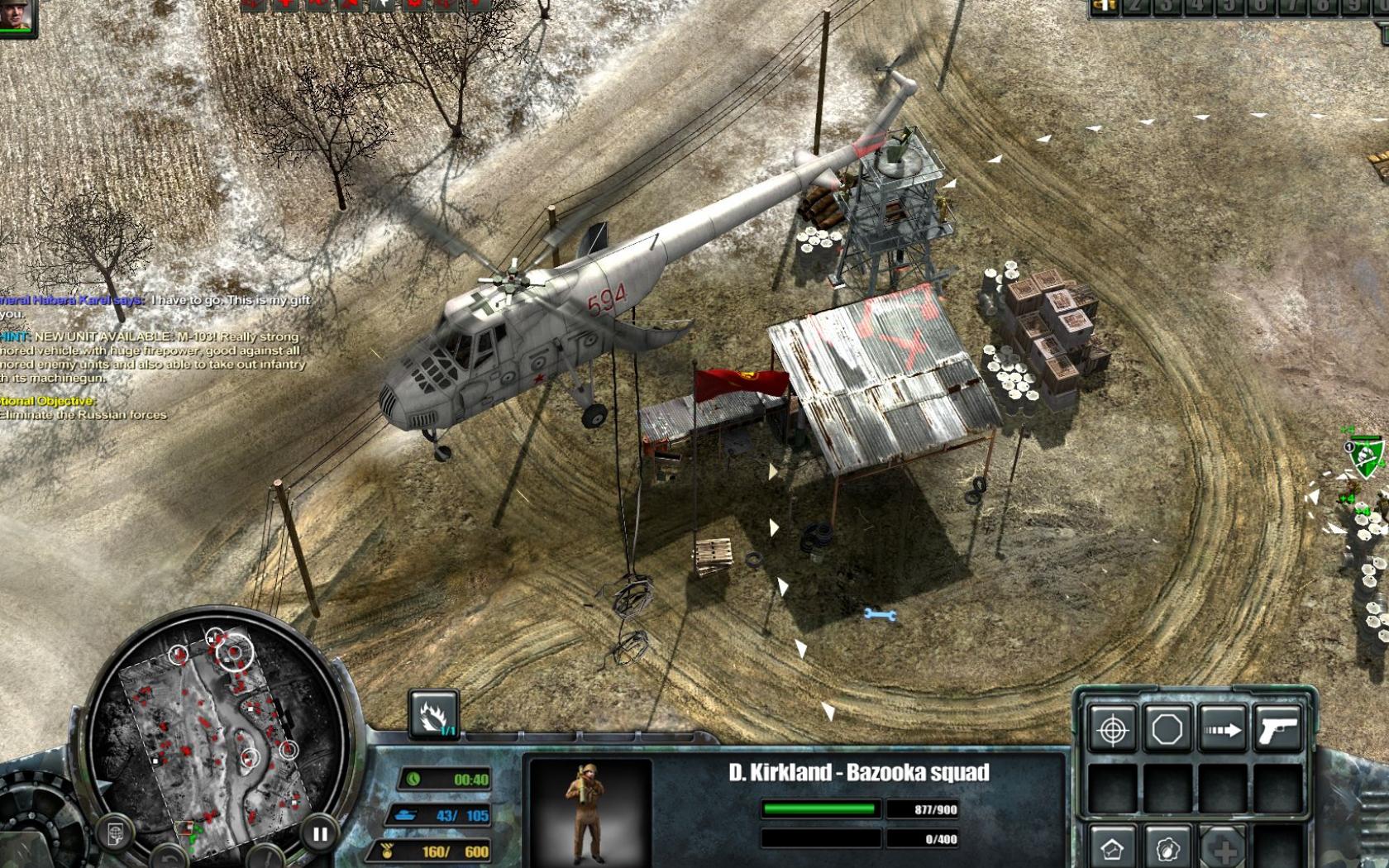
Task: Open the pistol weapon command icon
Action: pyautogui.click(x=1279, y=728)
